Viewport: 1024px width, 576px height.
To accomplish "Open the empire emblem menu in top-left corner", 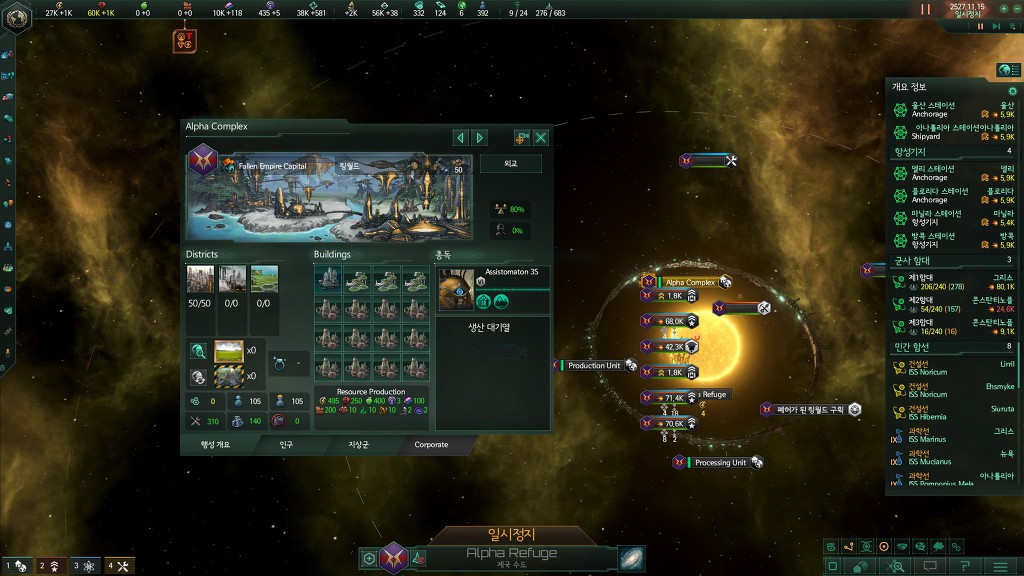I will [17, 17].
